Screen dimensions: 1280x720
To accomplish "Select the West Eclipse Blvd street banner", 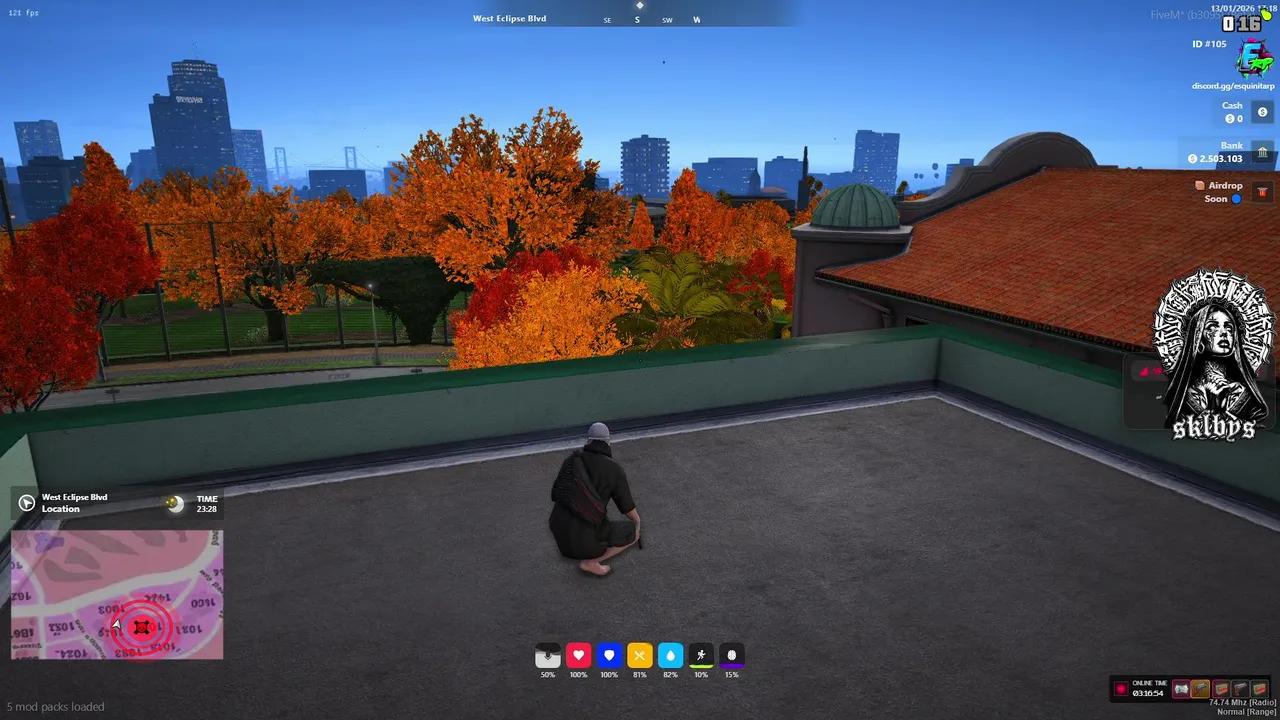I will coord(510,17).
